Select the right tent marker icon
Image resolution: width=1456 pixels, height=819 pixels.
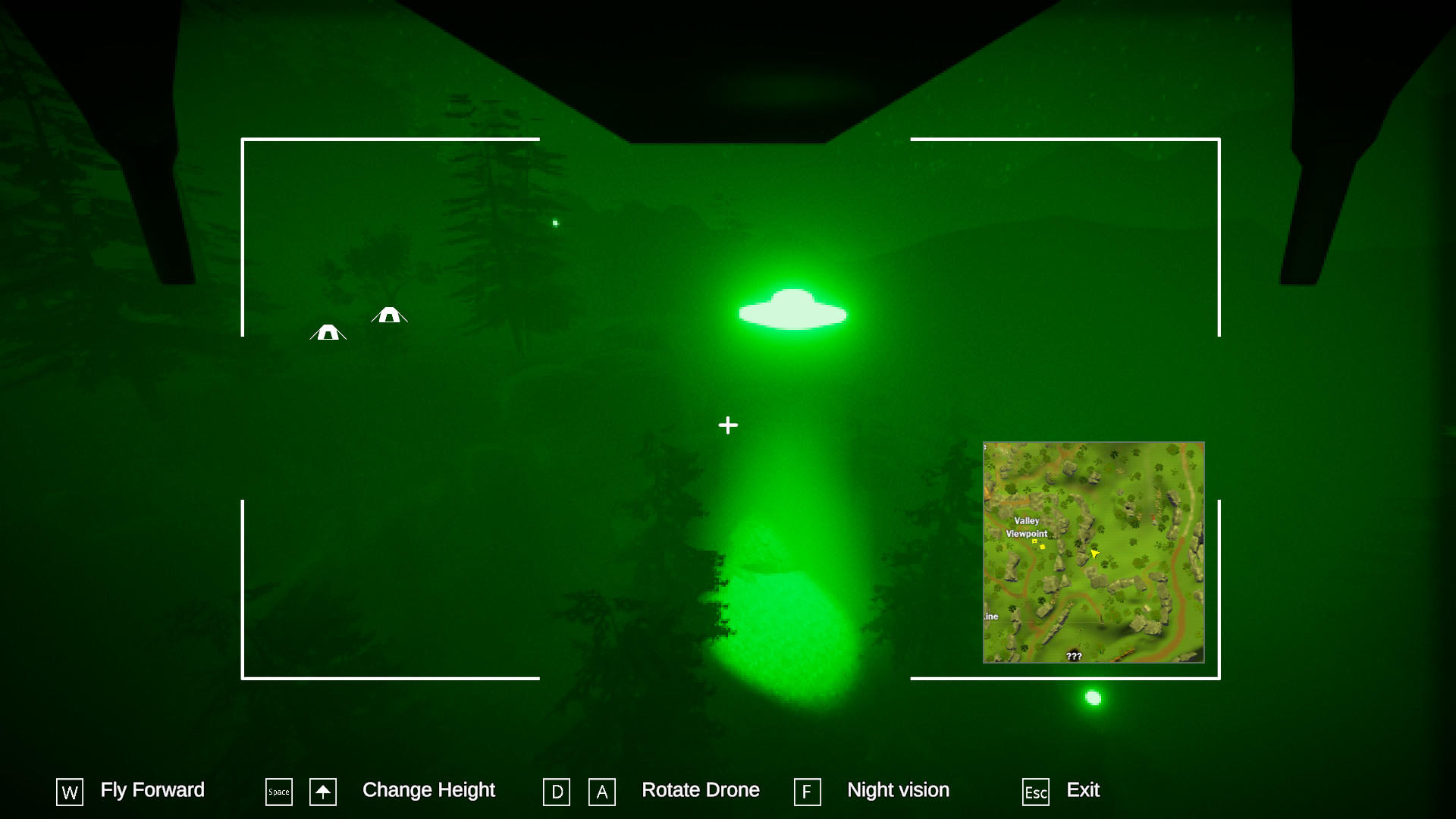pos(390,316)
